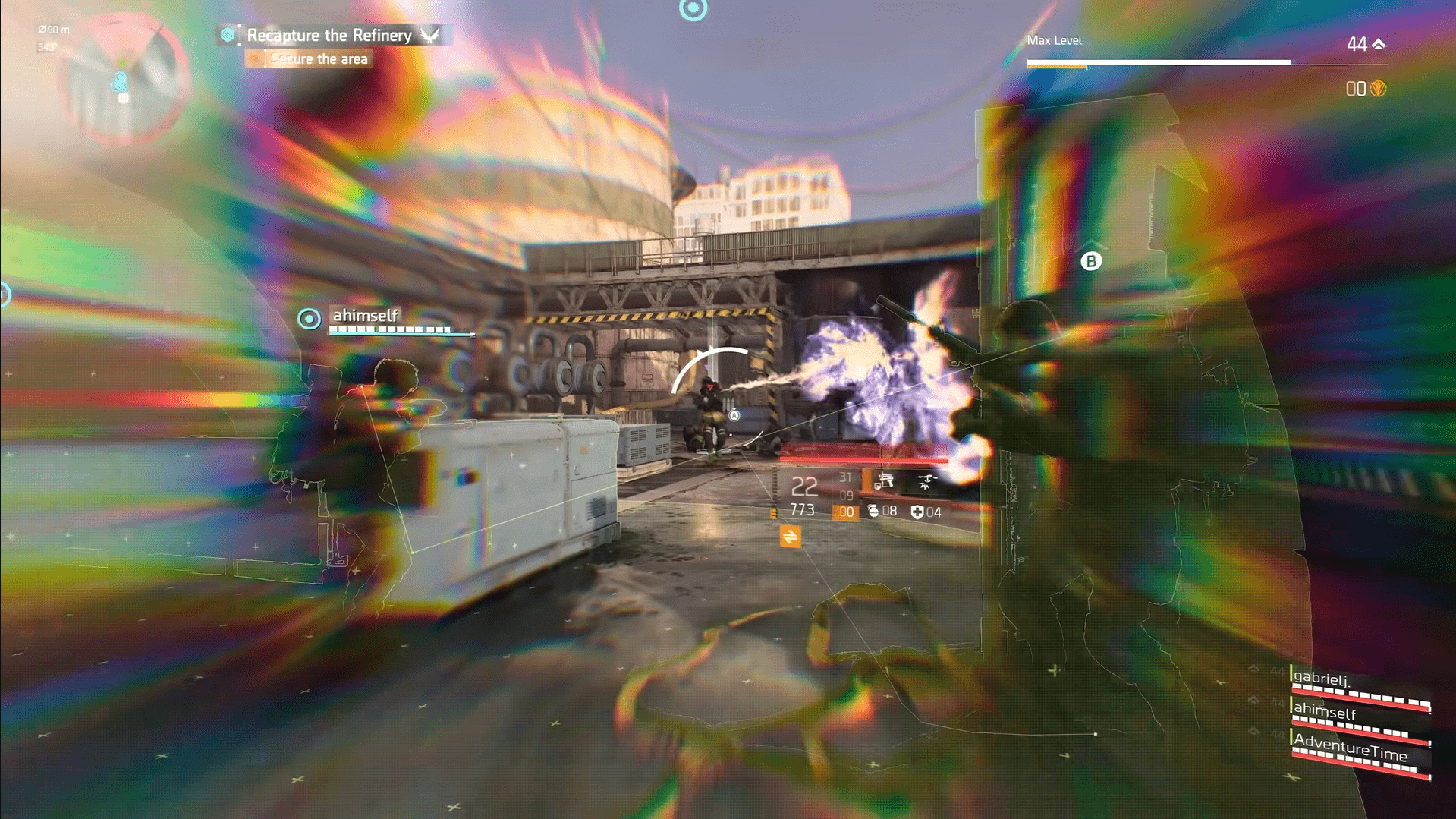This screenshot has height=819, width=1456.
Task: Select the objective B waypoint marker
Action: 1090,261
